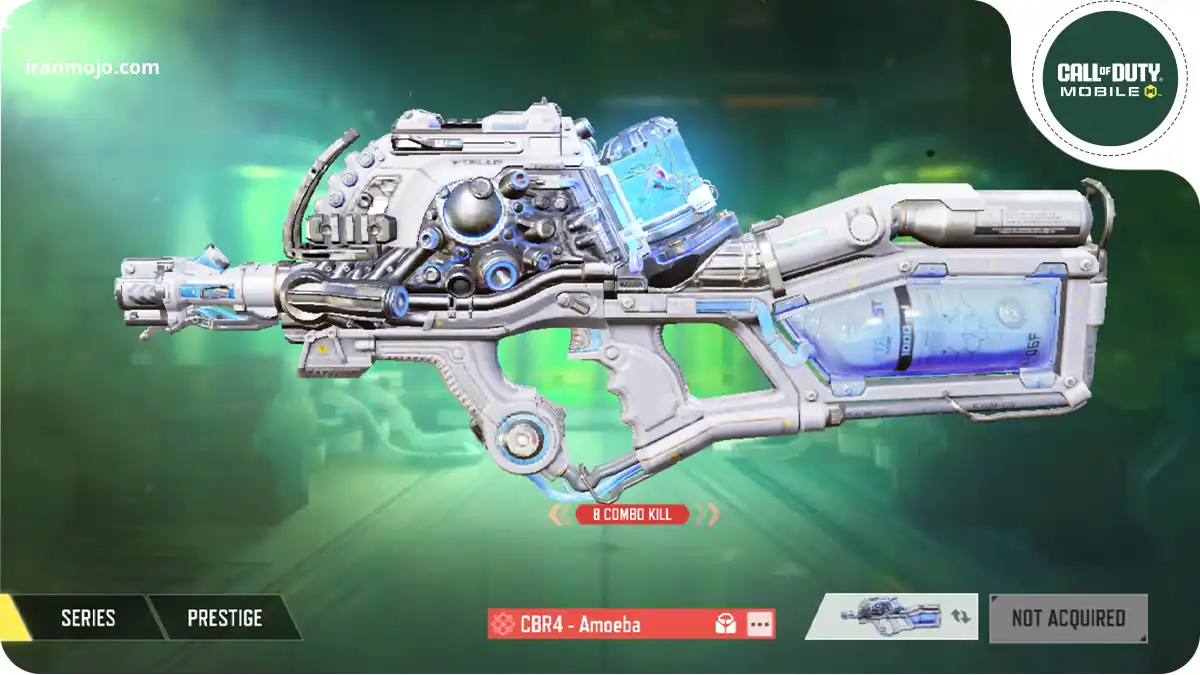Click the three-dots more options button

click(x=760, y=625)
